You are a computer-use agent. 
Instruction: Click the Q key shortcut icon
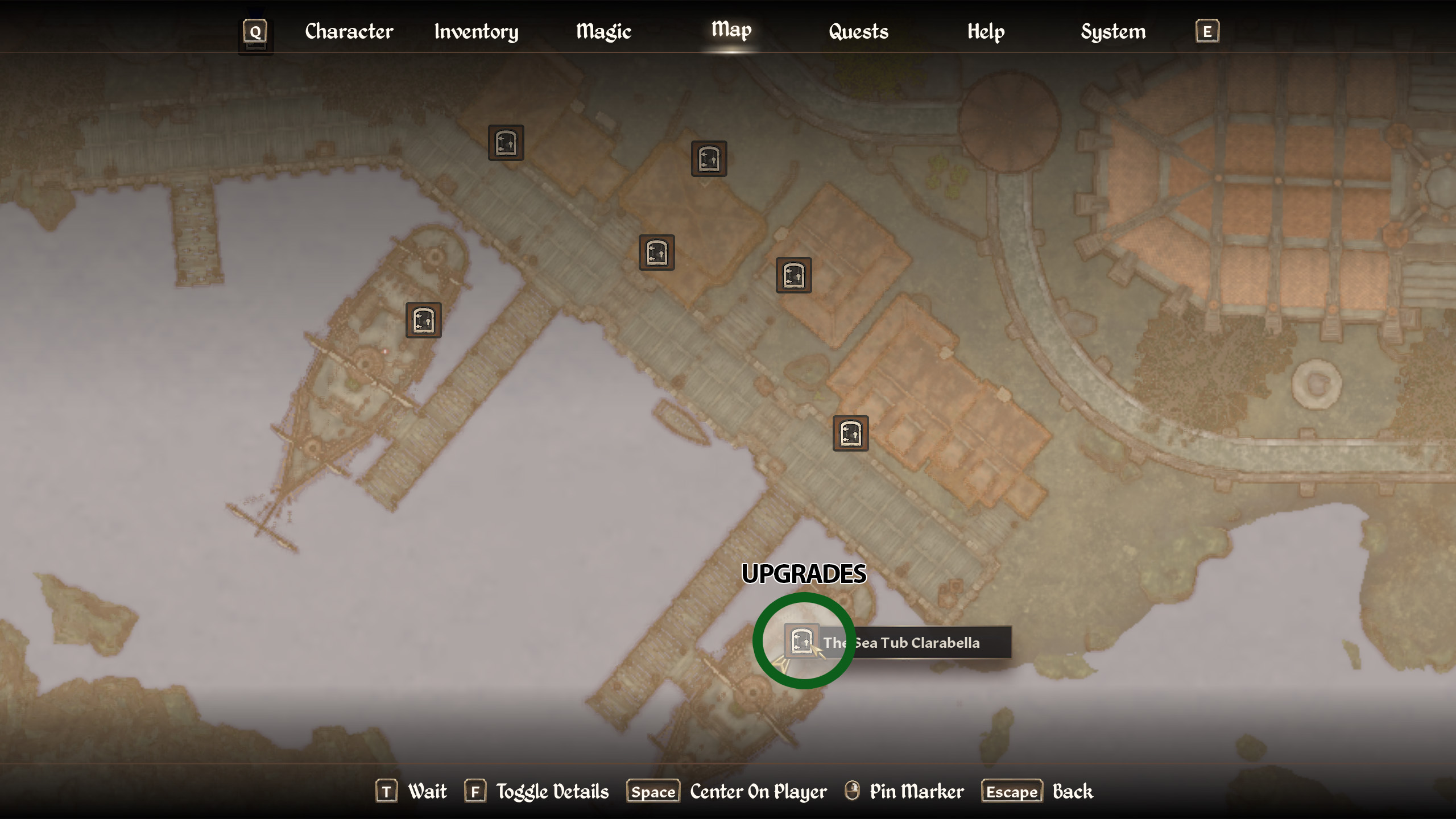pyautogui.click(x=254, y=32)
